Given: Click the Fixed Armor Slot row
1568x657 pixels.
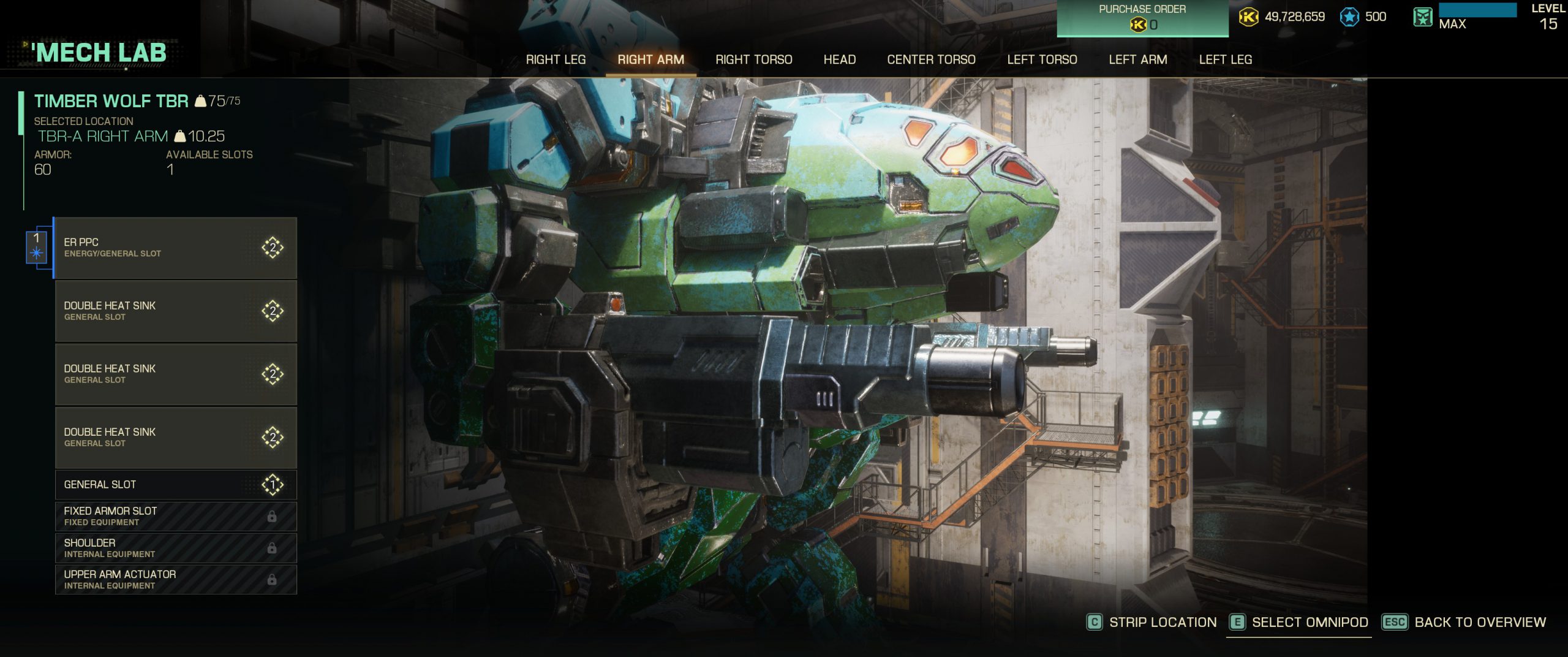Looking at the screenshot, I should pyautogui.click(x=176, y=517).
